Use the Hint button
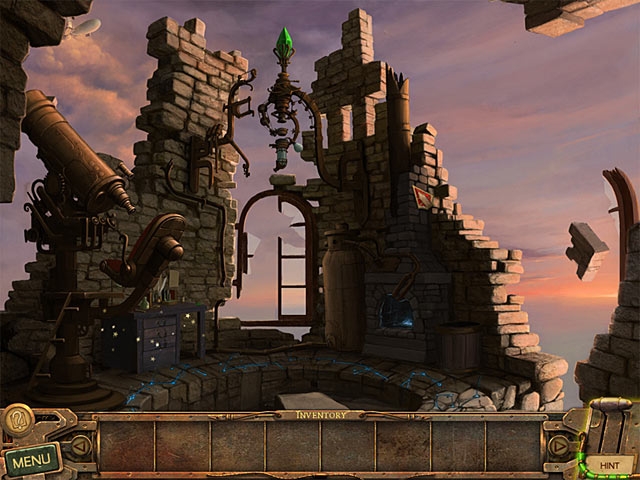This screenshot has height=480, width=640. (x=609, y=464)
